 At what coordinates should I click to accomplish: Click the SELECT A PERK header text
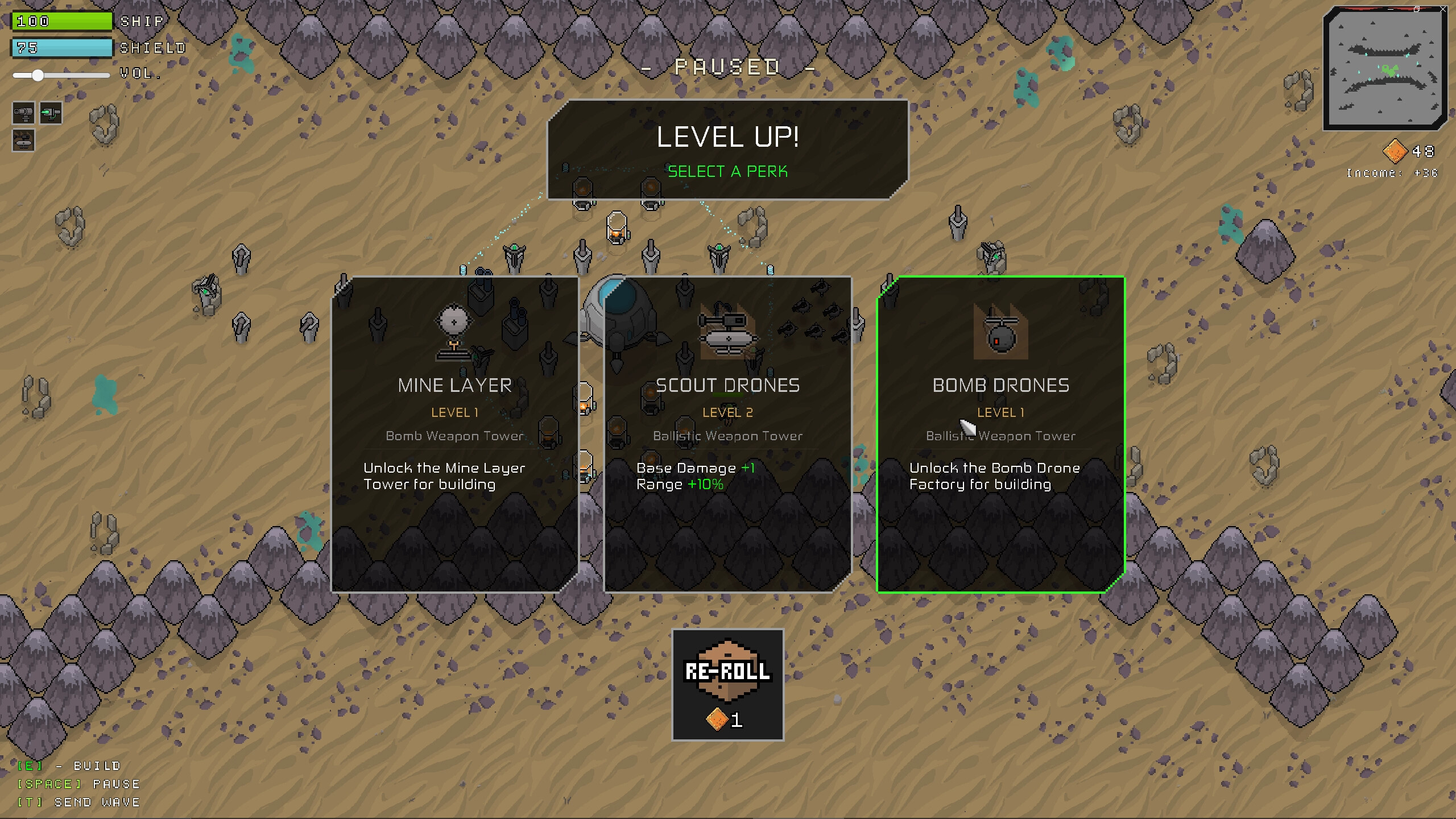click(728, 171)
